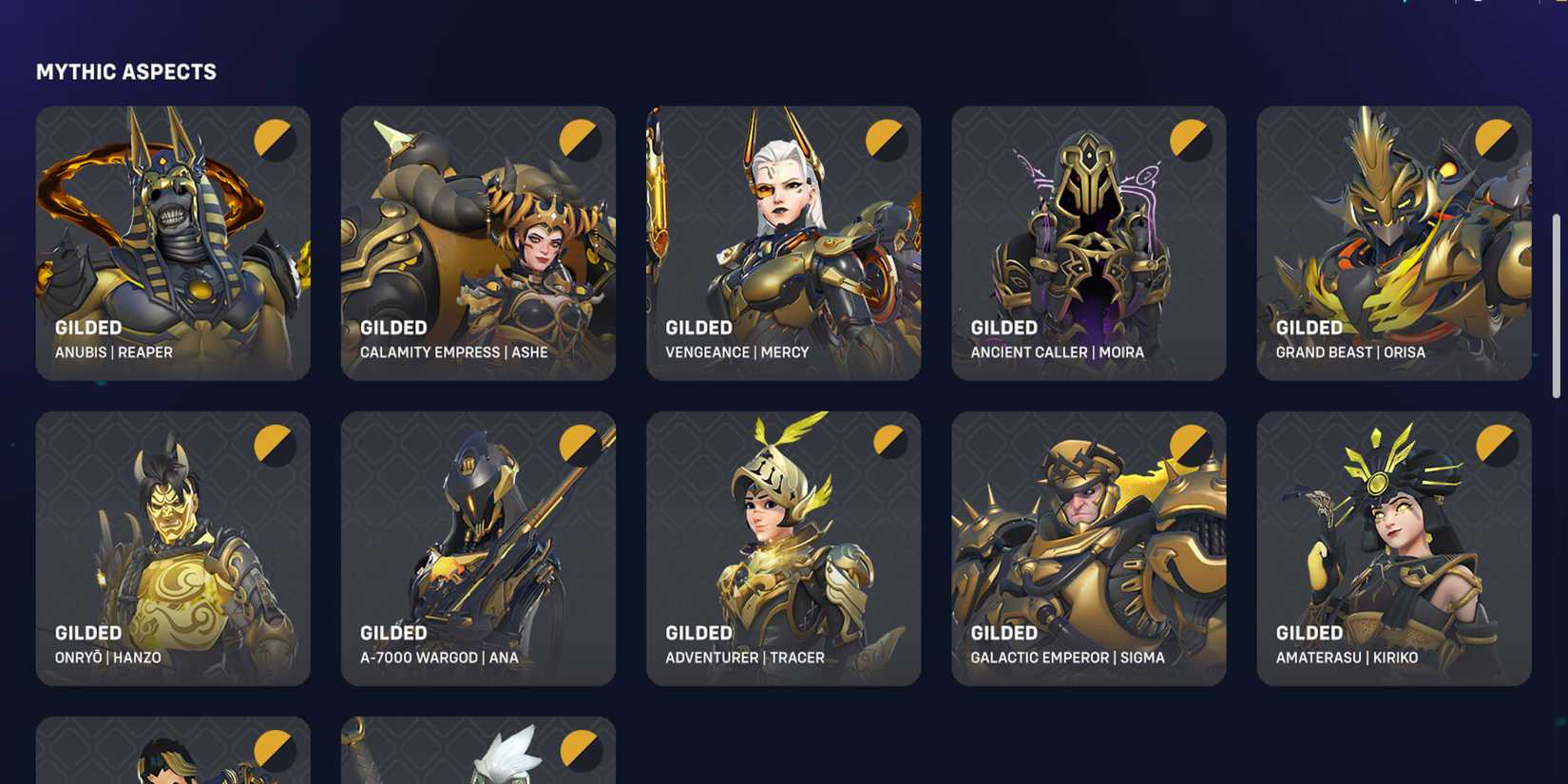The width and height of the screenshot is (1568, 784).
Task: Click the VENGEANCE | MERCY name label
Action: click(x=736, y=352)
